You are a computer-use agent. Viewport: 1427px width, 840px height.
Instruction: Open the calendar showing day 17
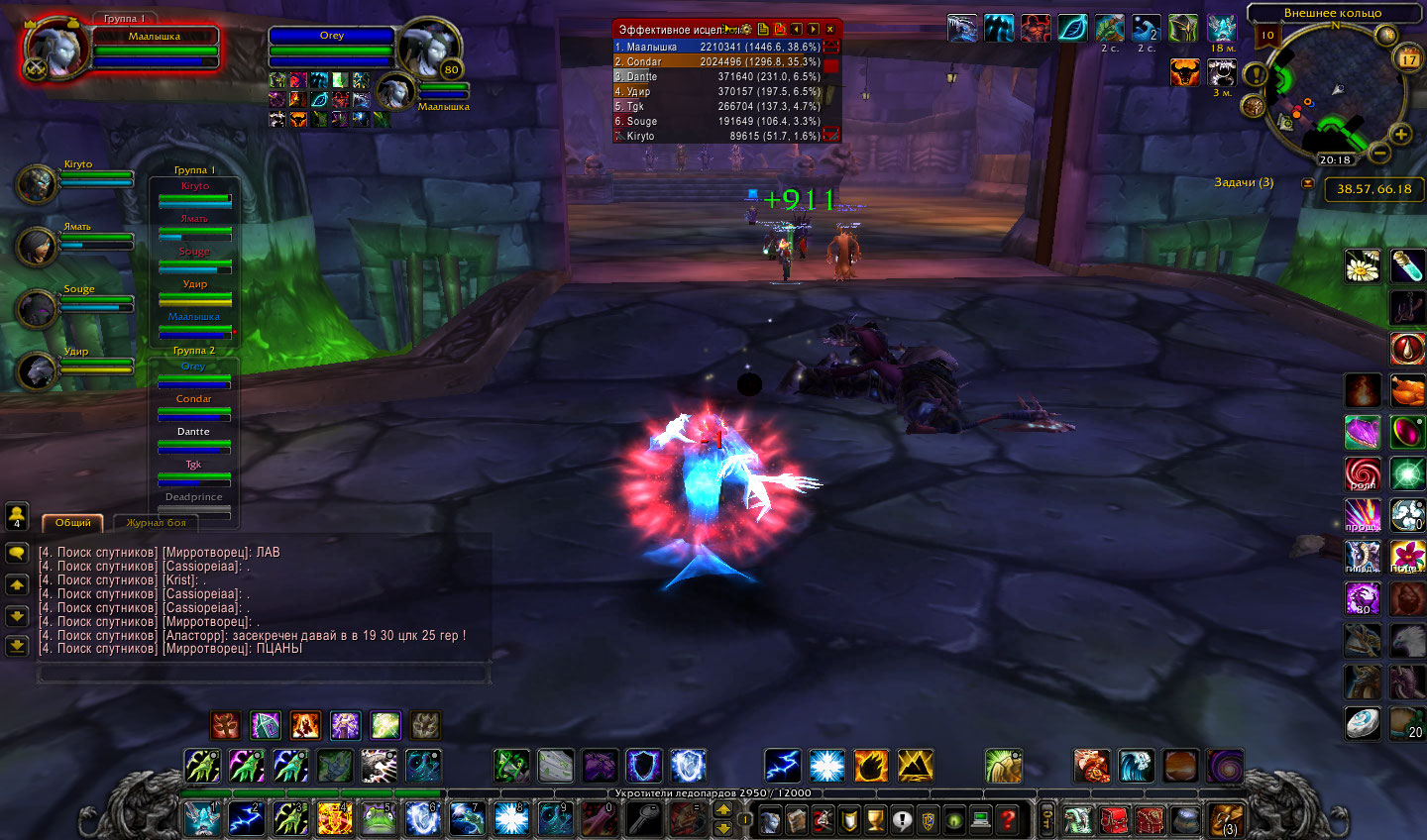click(1408, 59)
